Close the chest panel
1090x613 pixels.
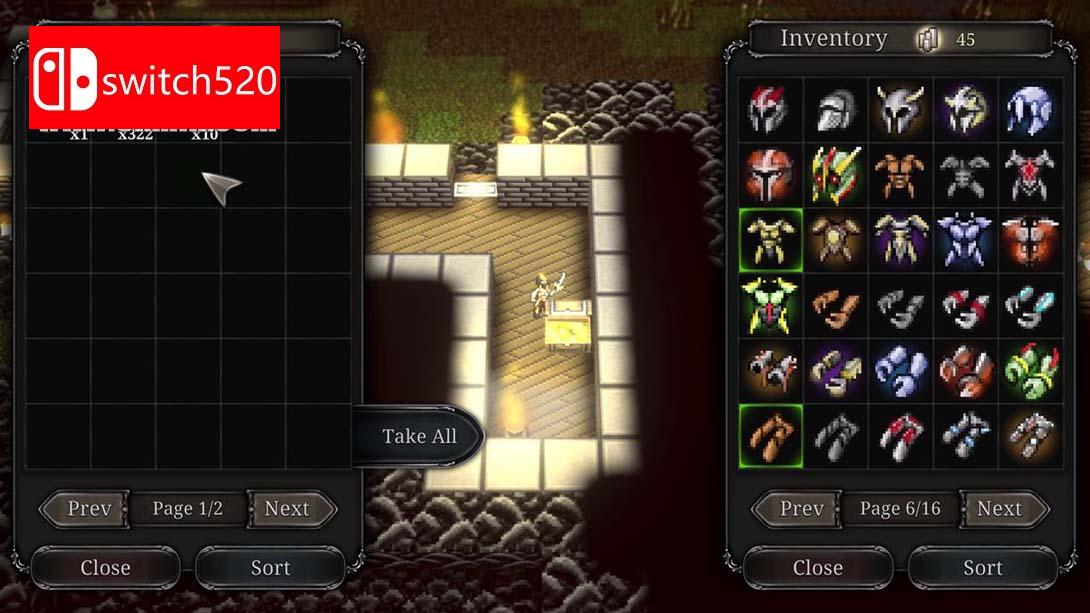(105, 567)
